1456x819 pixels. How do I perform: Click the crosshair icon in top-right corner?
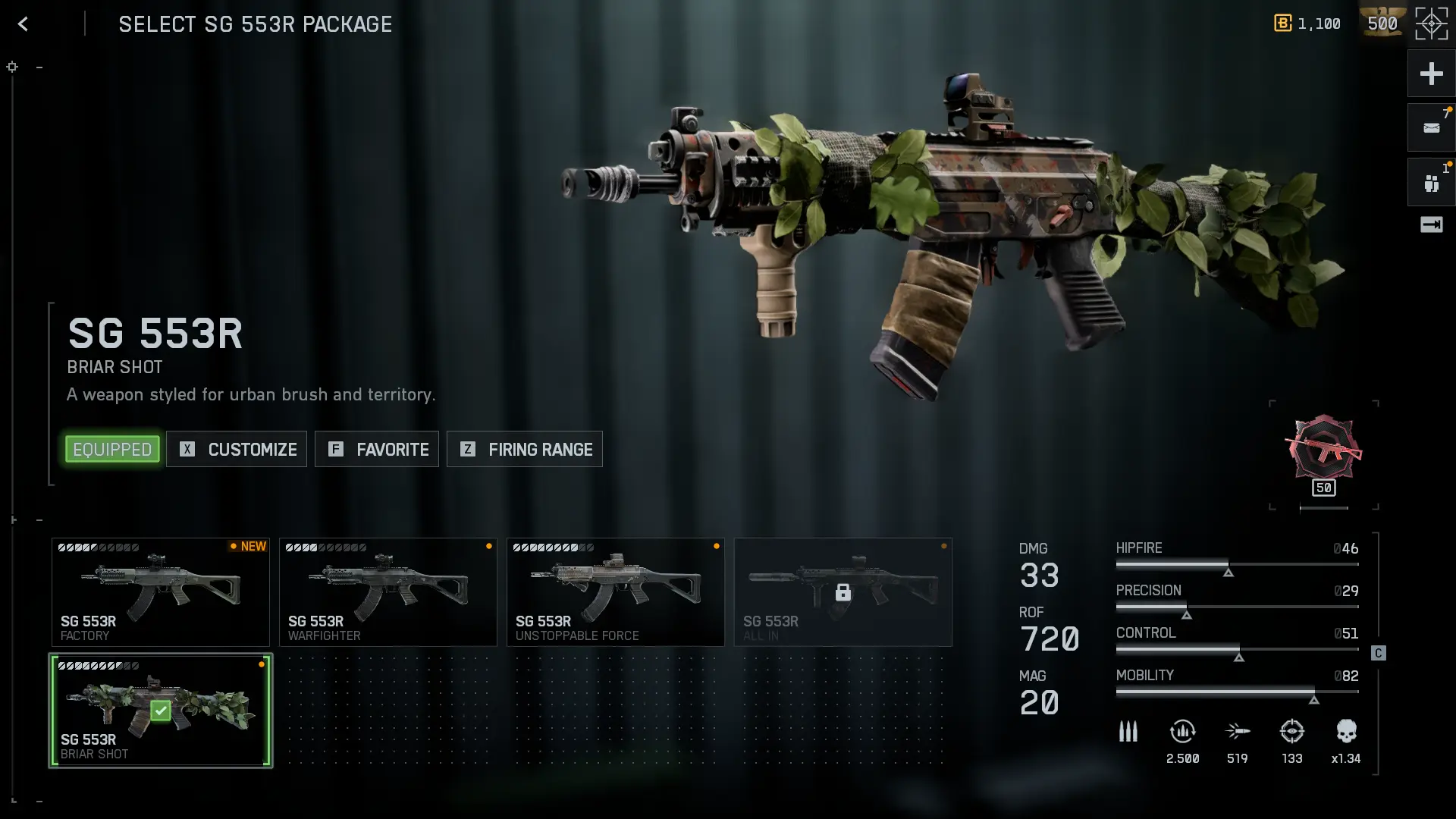[1431, 24]
